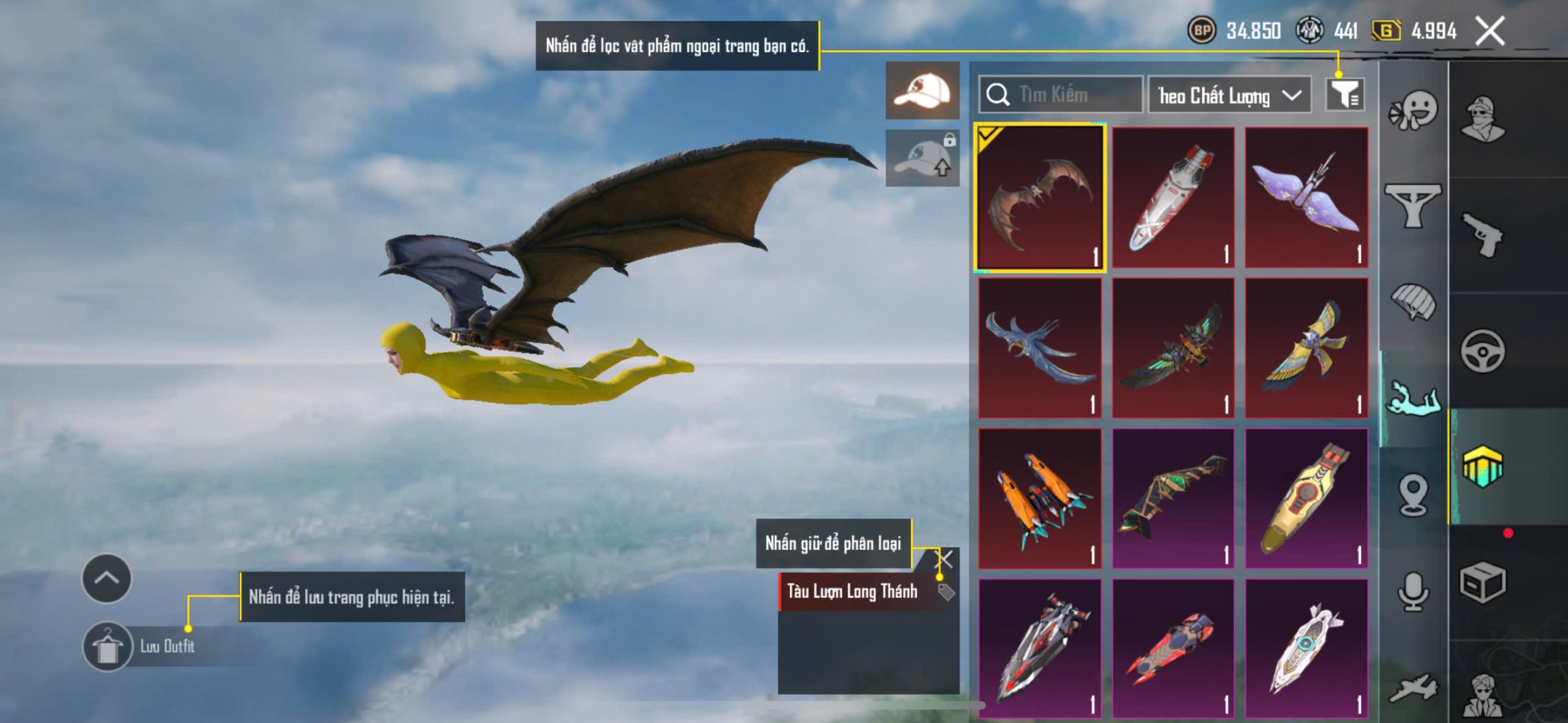
Task: Select the brown bat-wing glider slot
Action: tap(1040, 198)
